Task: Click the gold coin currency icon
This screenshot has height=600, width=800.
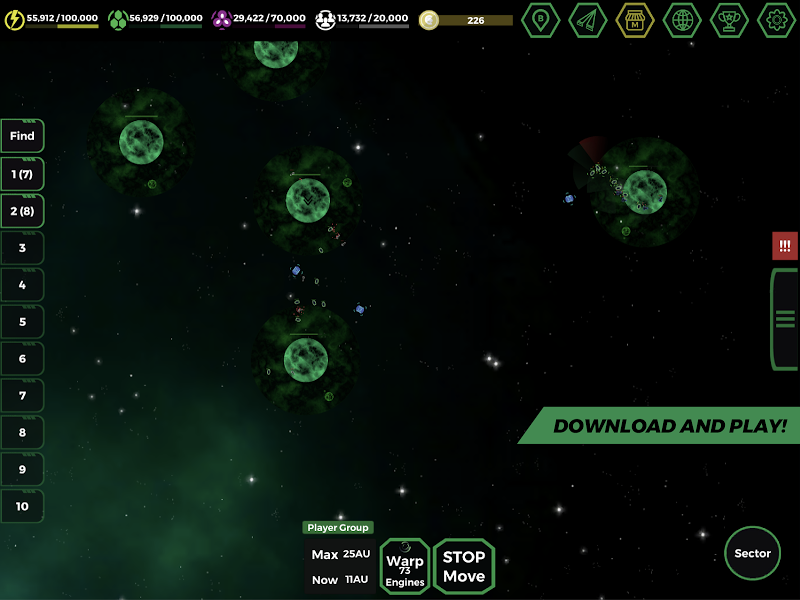Action: click(x=429, y=20)
